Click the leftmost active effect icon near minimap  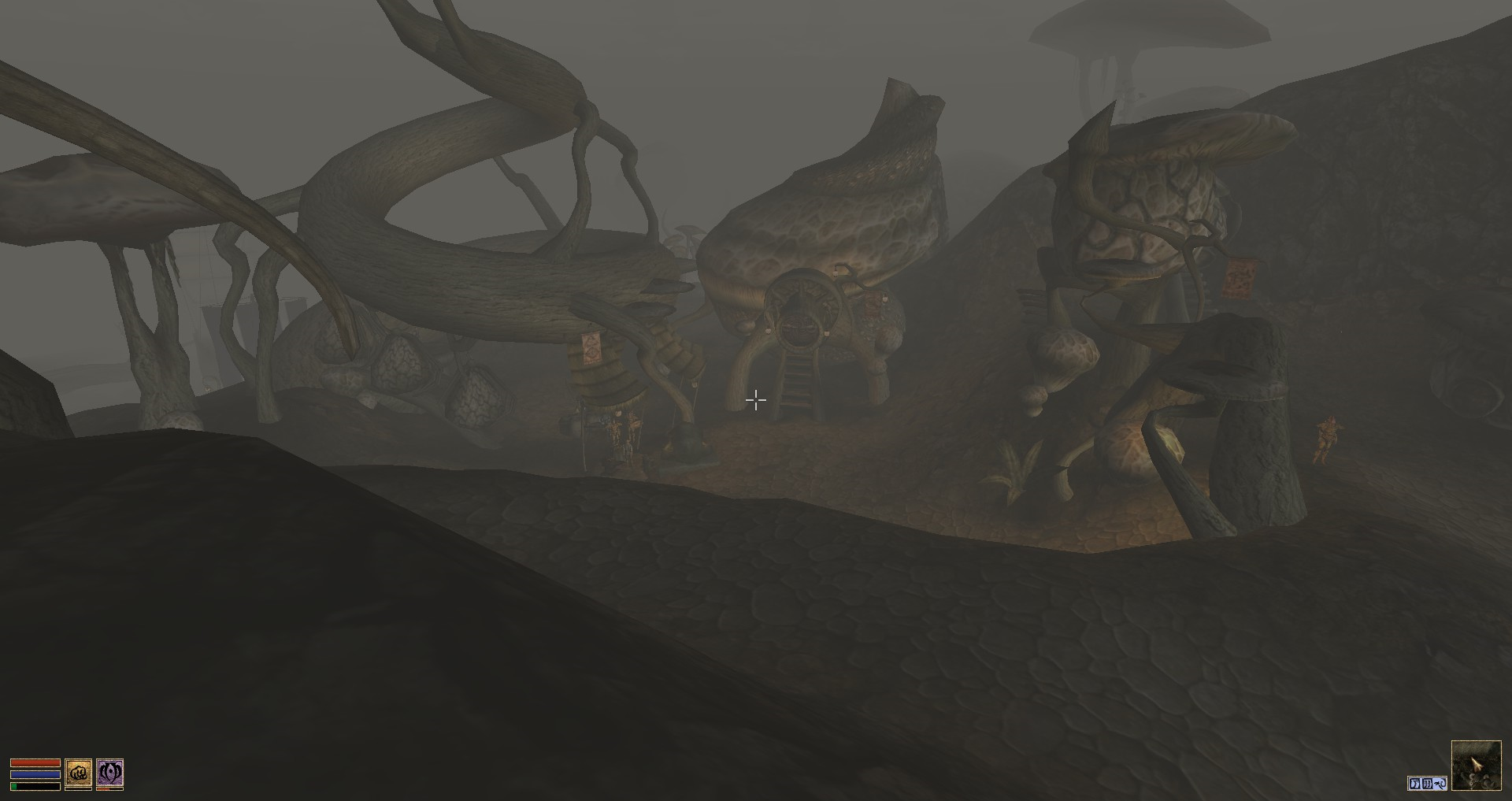[1414, 784]
